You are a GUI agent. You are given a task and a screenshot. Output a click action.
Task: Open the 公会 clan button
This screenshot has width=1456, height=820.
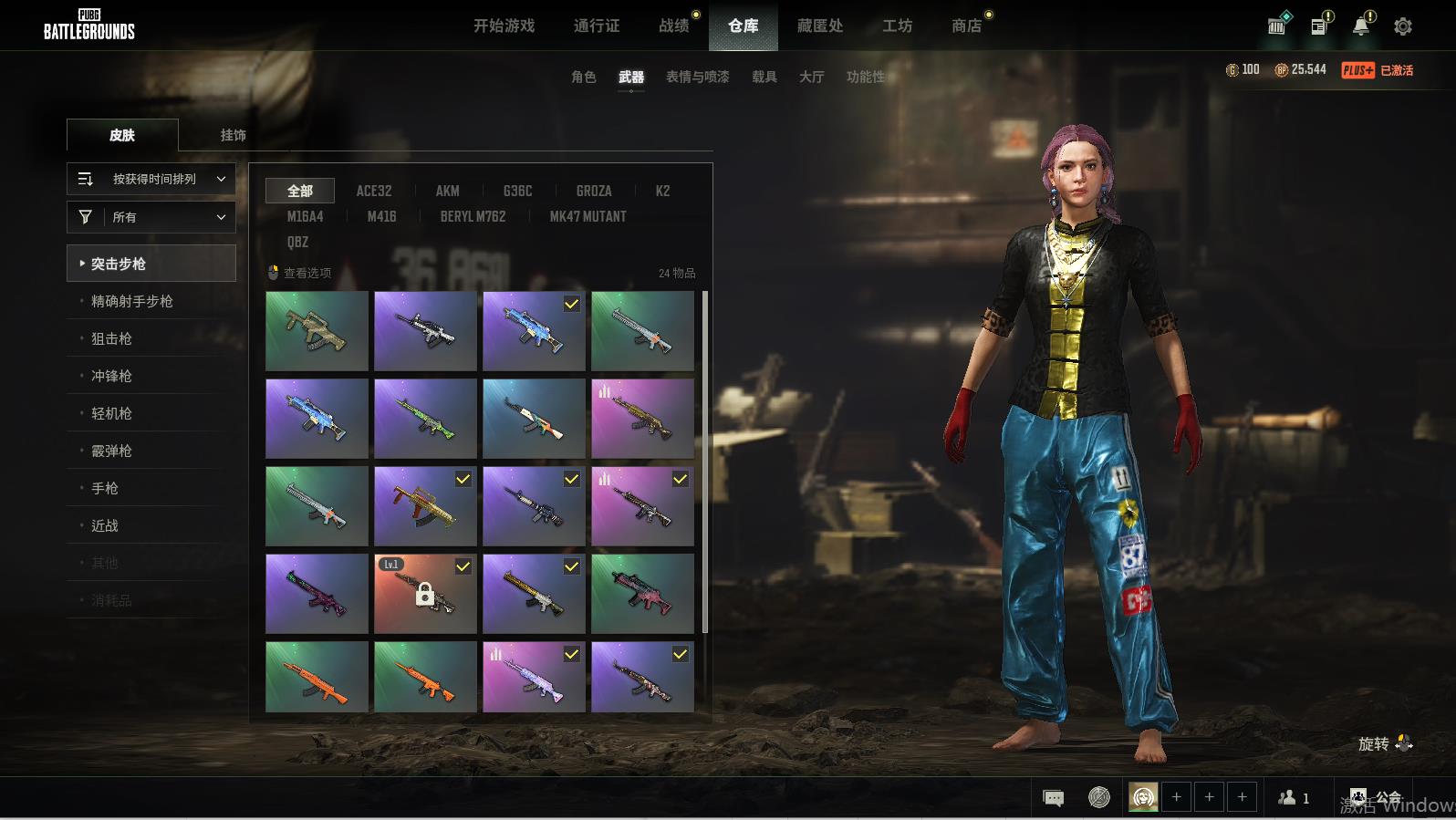(1375, 798)
